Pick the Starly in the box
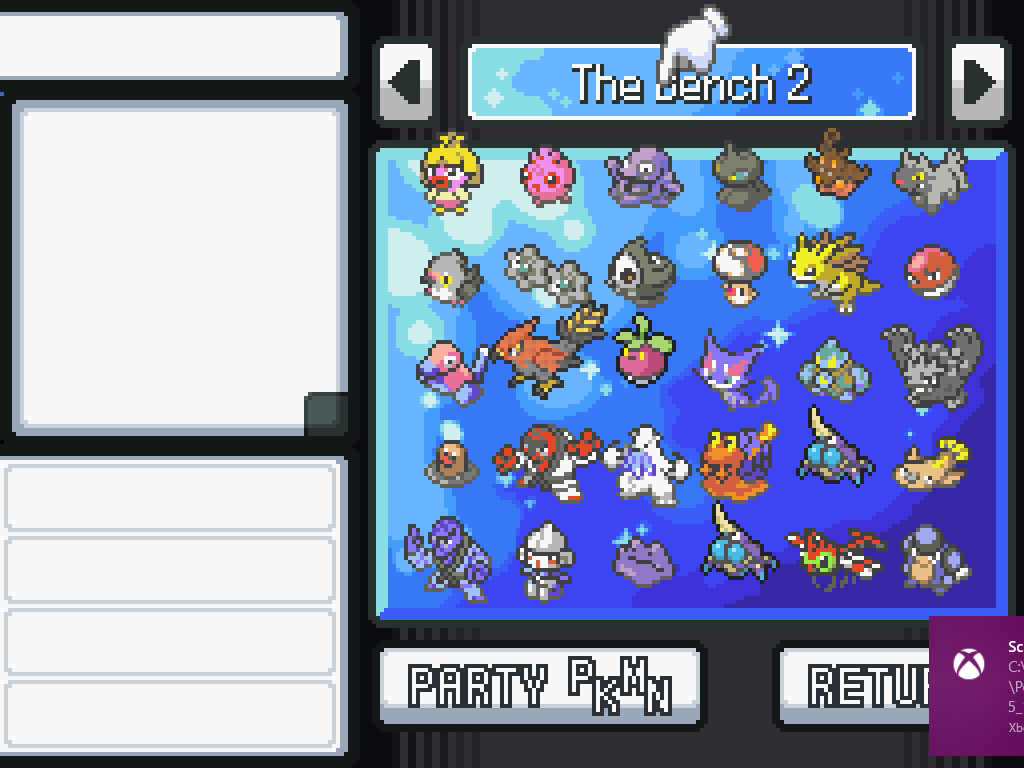Image resolution: width=1024 pixels, height=768 pixels. (451, 275)
